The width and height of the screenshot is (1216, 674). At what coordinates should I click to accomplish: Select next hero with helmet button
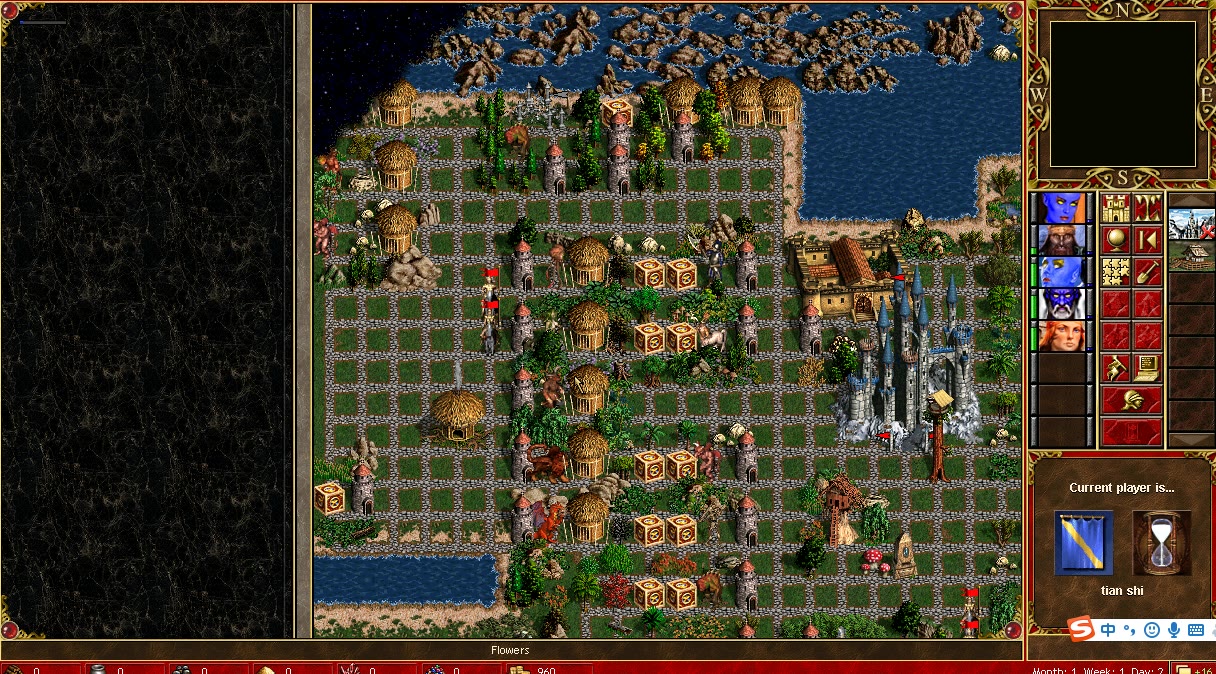click(1132, 401)
